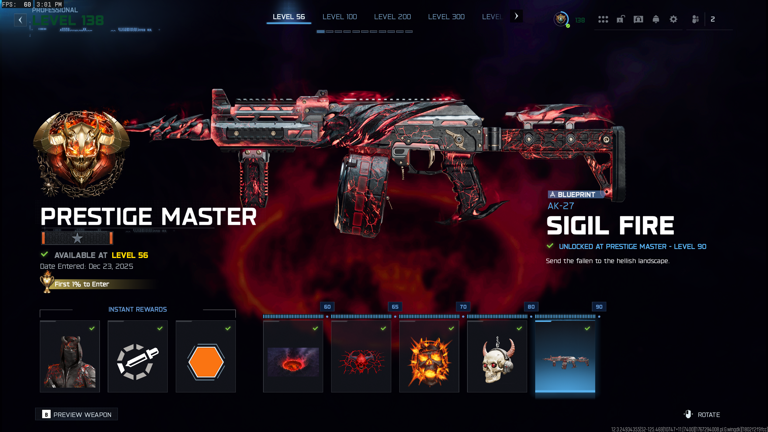This screenshot has width=768, height=432.
Task: Open the settings gear icon
Action: (x=673, y=19)
